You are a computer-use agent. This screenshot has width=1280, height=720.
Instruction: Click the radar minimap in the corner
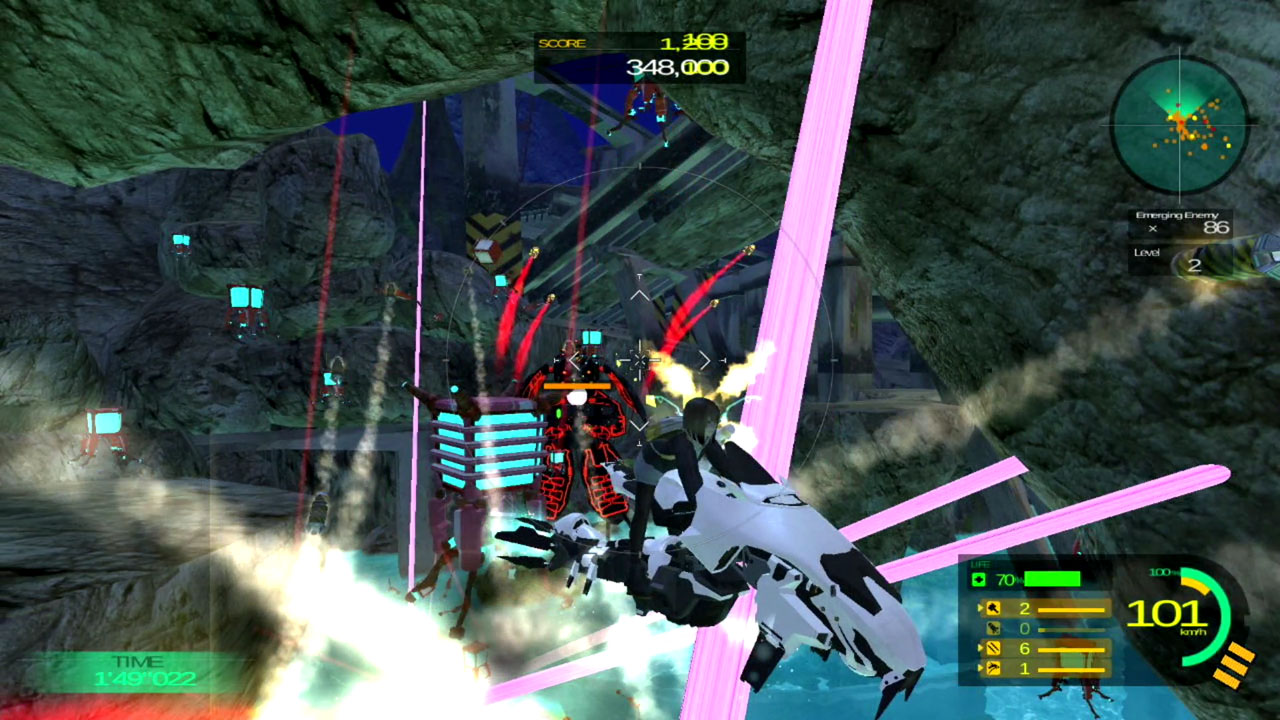[x=1180, y=123]
